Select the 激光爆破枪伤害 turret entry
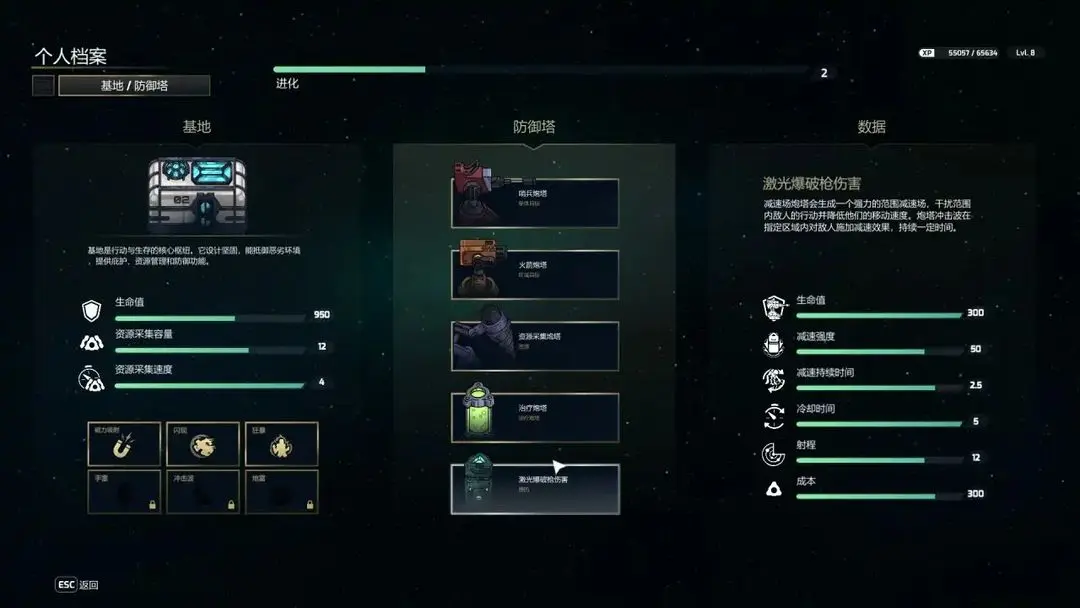The image size is (1080, 608). (535, 489)
